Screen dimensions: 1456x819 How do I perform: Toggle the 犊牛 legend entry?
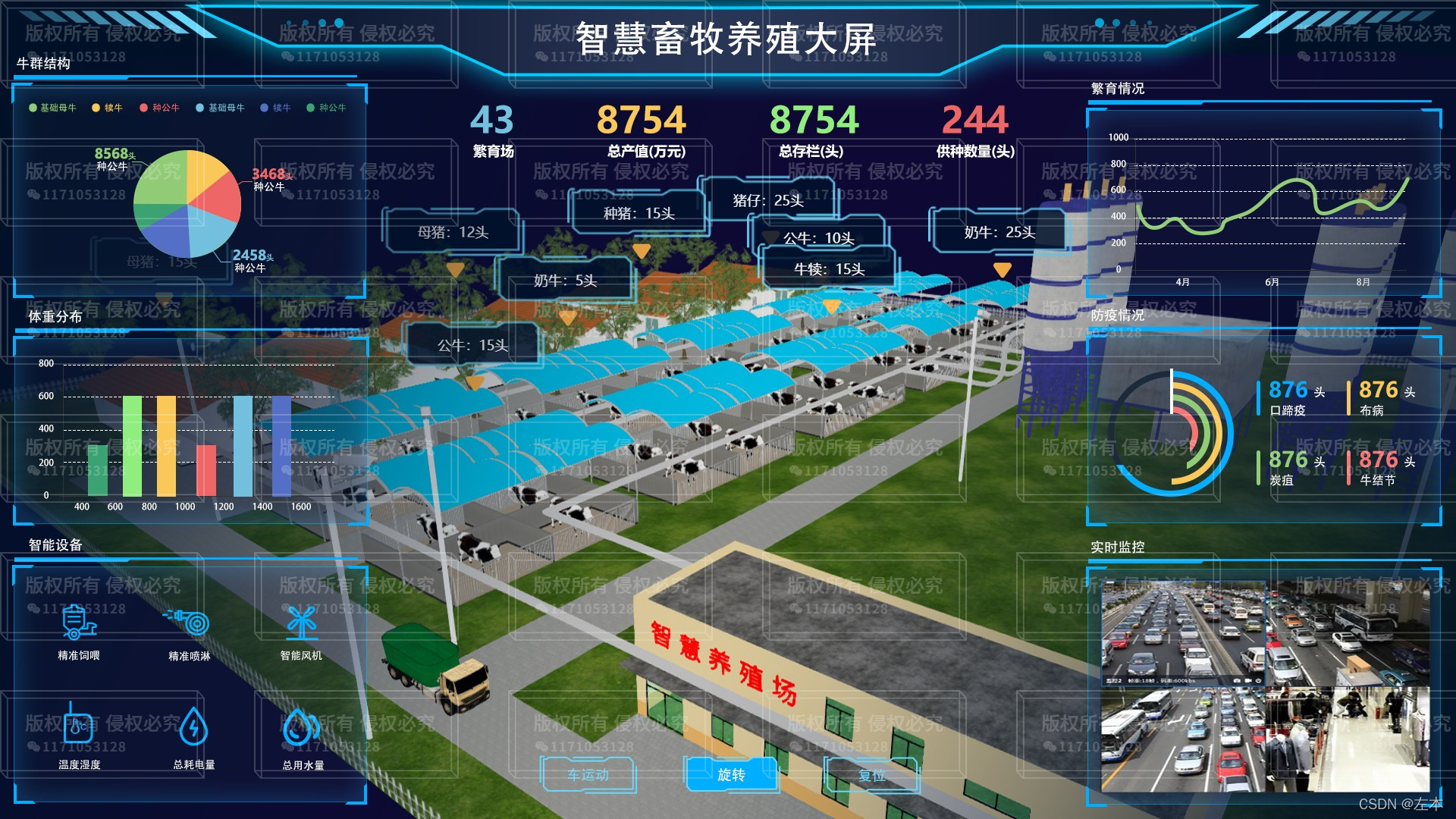tap(106, 108)
